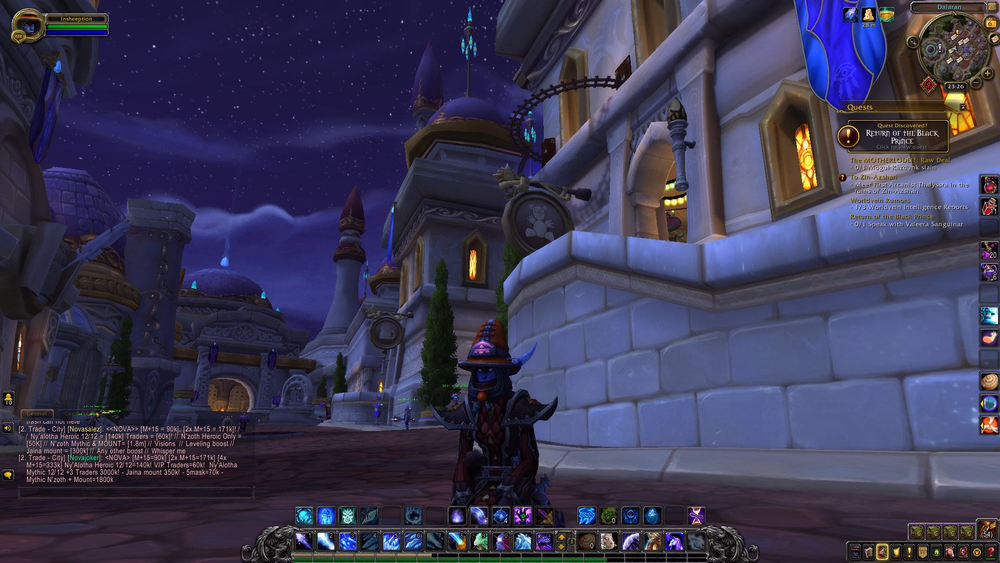Activate the first action bar spell
The width and height of the screenshot is (1000, 563).
tap(303, 541)
